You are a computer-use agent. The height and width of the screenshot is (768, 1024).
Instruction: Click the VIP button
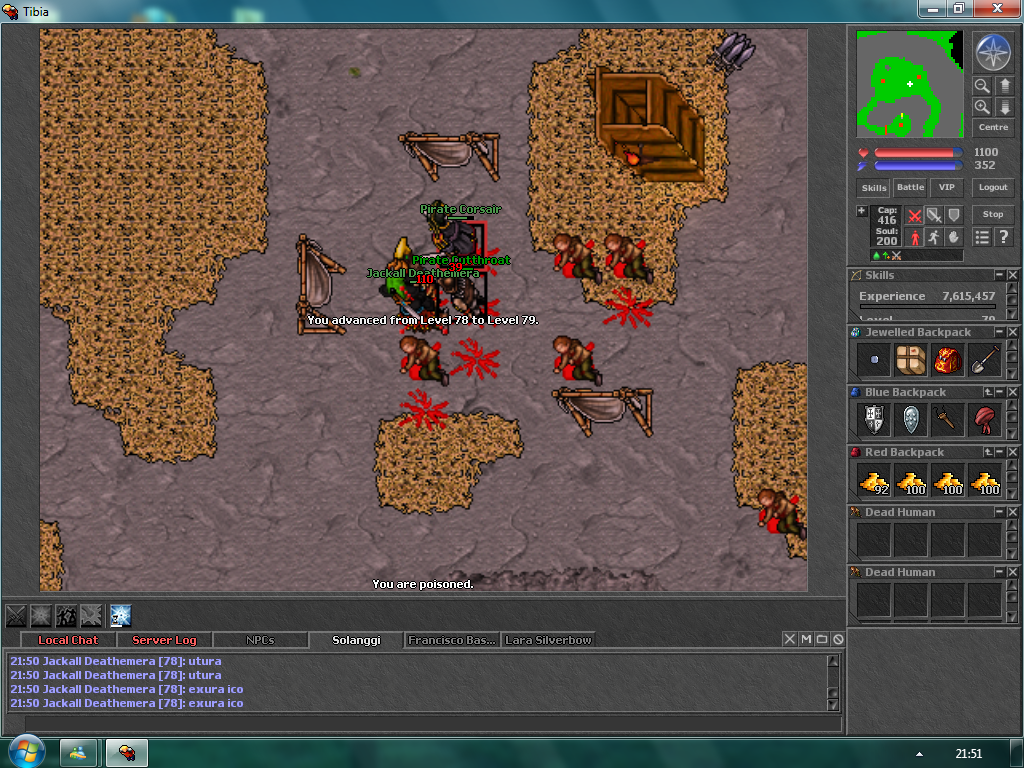point(946,187)
